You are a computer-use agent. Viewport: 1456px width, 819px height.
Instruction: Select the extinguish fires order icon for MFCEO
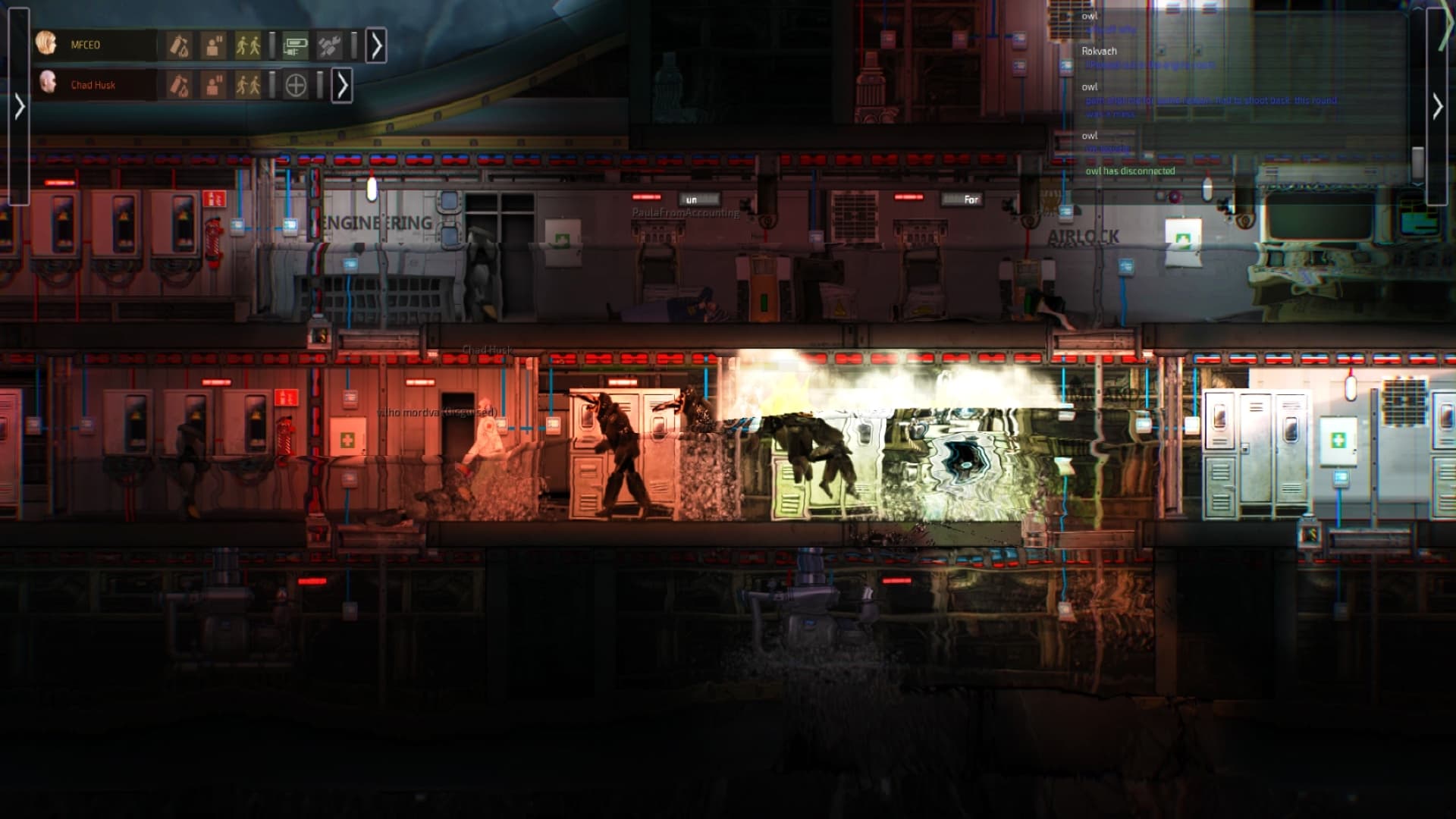click(x=180, y=45)
